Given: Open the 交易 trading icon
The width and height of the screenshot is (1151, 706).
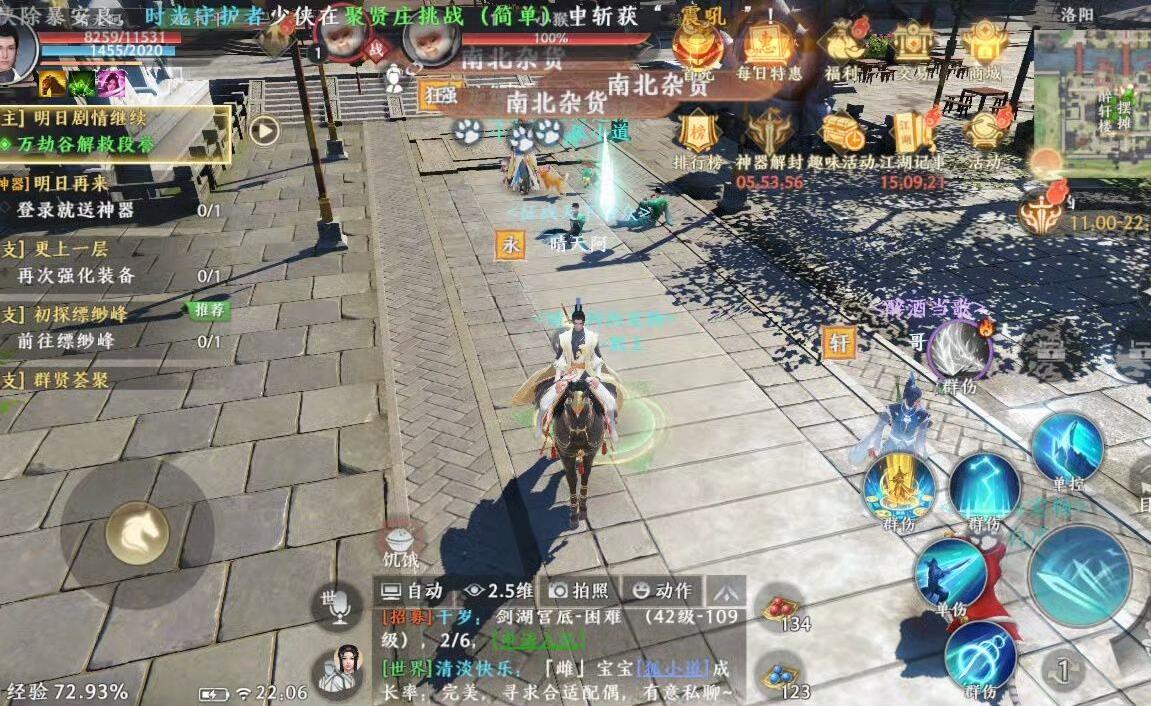Looking at the screenshot, I should point(913,45).
